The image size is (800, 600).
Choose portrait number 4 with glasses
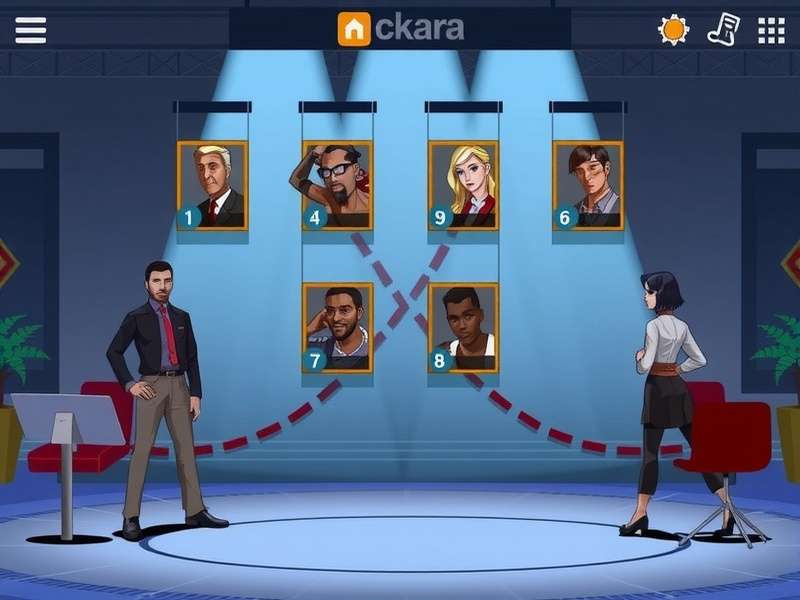coord(338,186)
